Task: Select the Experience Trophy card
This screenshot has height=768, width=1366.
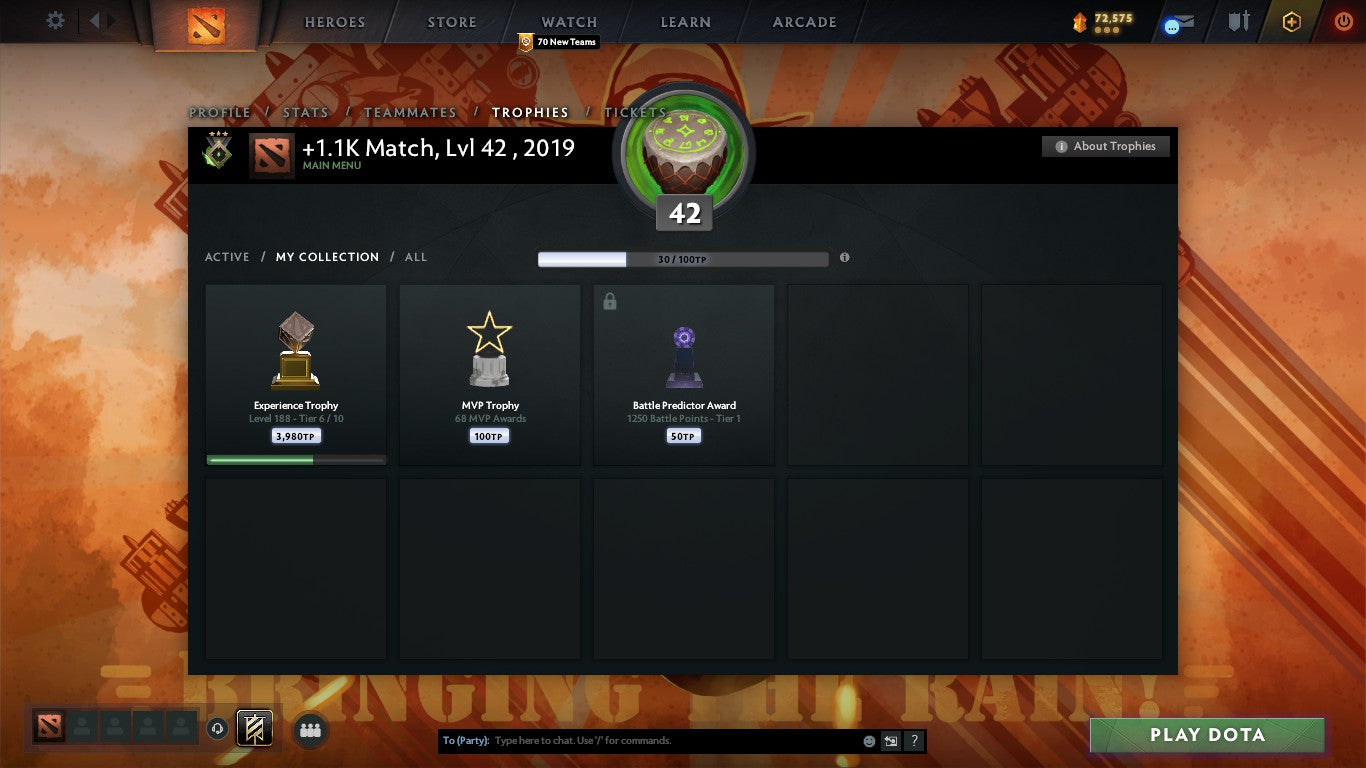Action: pyautogui.click(x=295, y=374)
